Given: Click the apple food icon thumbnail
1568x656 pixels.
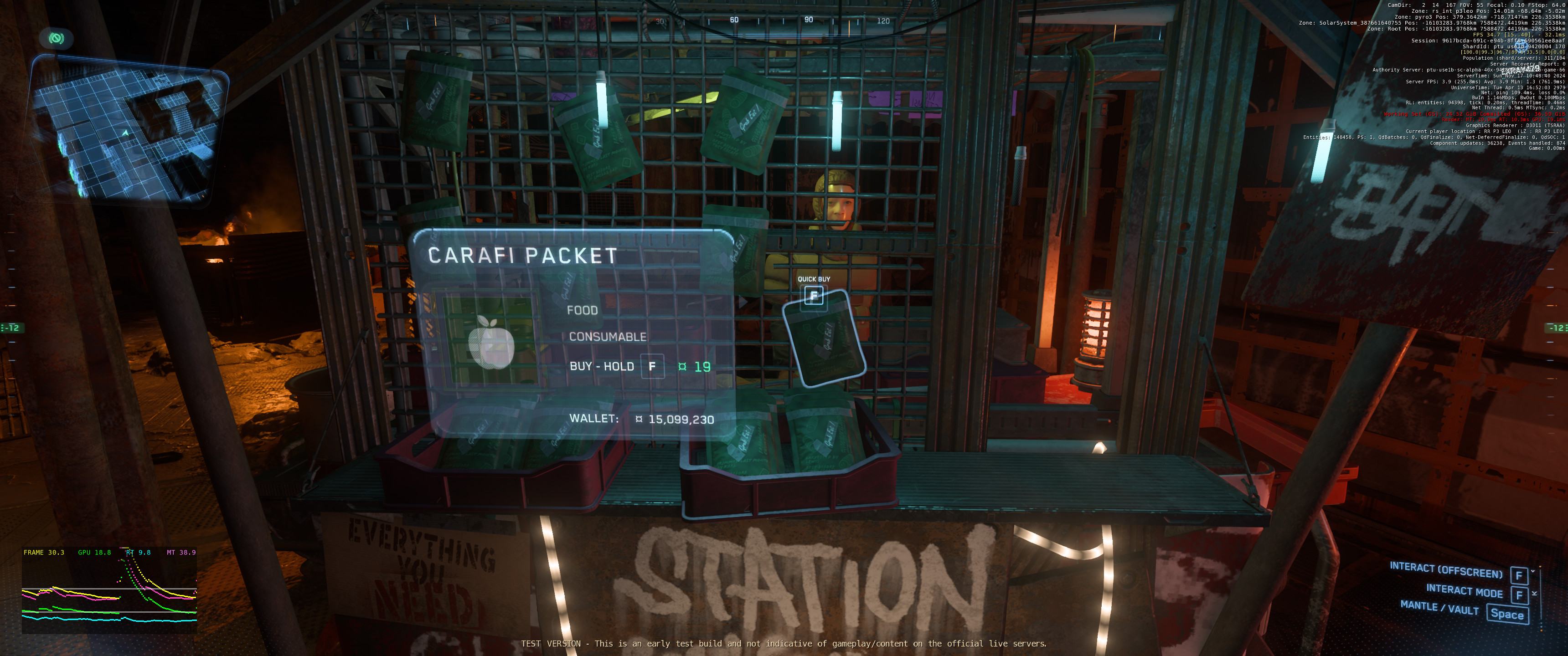Looking at the screenshot, I should [x=490, y=341].
